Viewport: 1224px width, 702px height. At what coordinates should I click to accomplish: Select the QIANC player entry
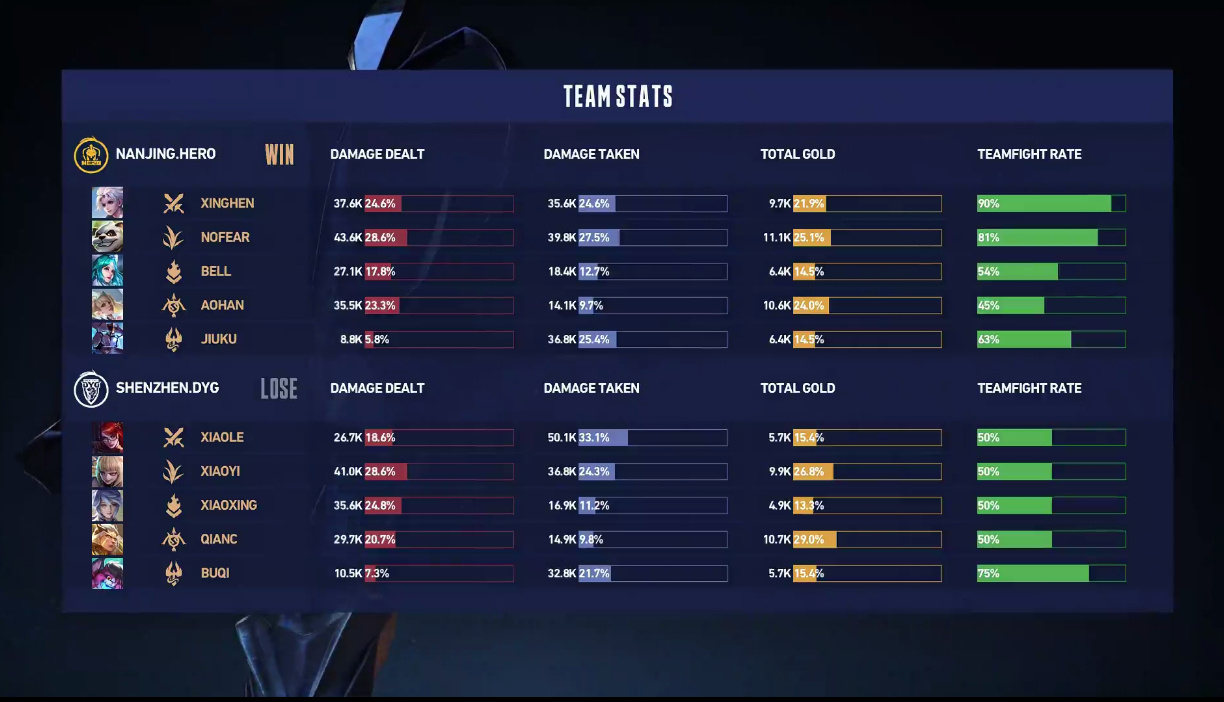[x=219, y=539]
